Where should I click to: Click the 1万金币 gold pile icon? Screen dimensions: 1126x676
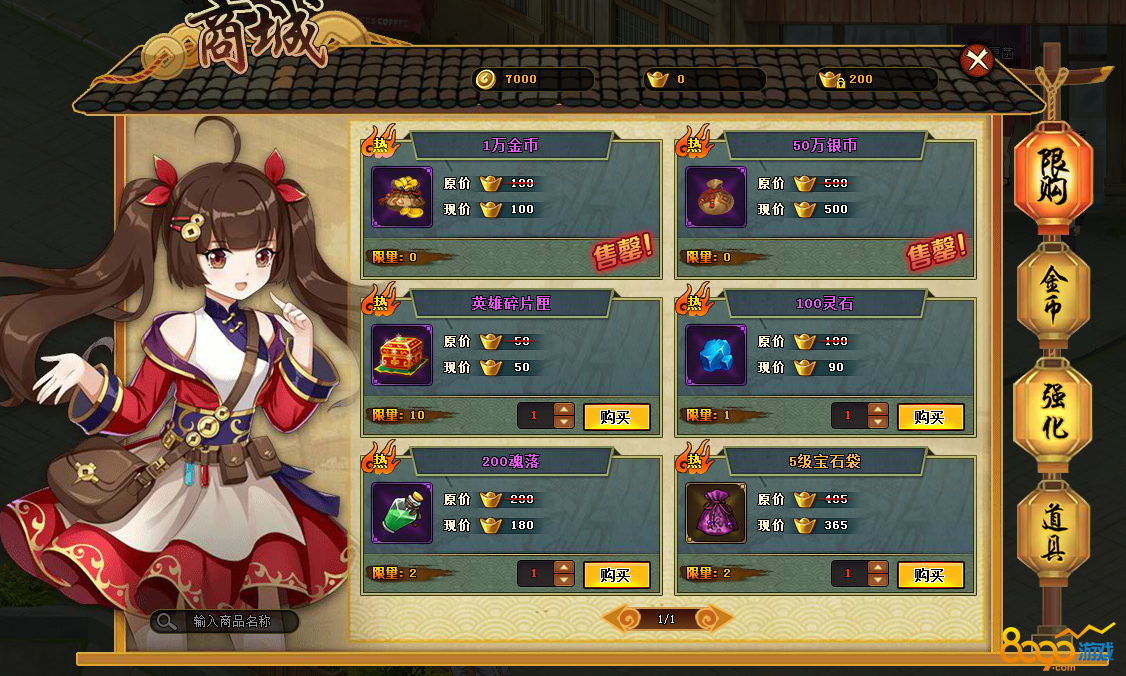tap(402, 197)
